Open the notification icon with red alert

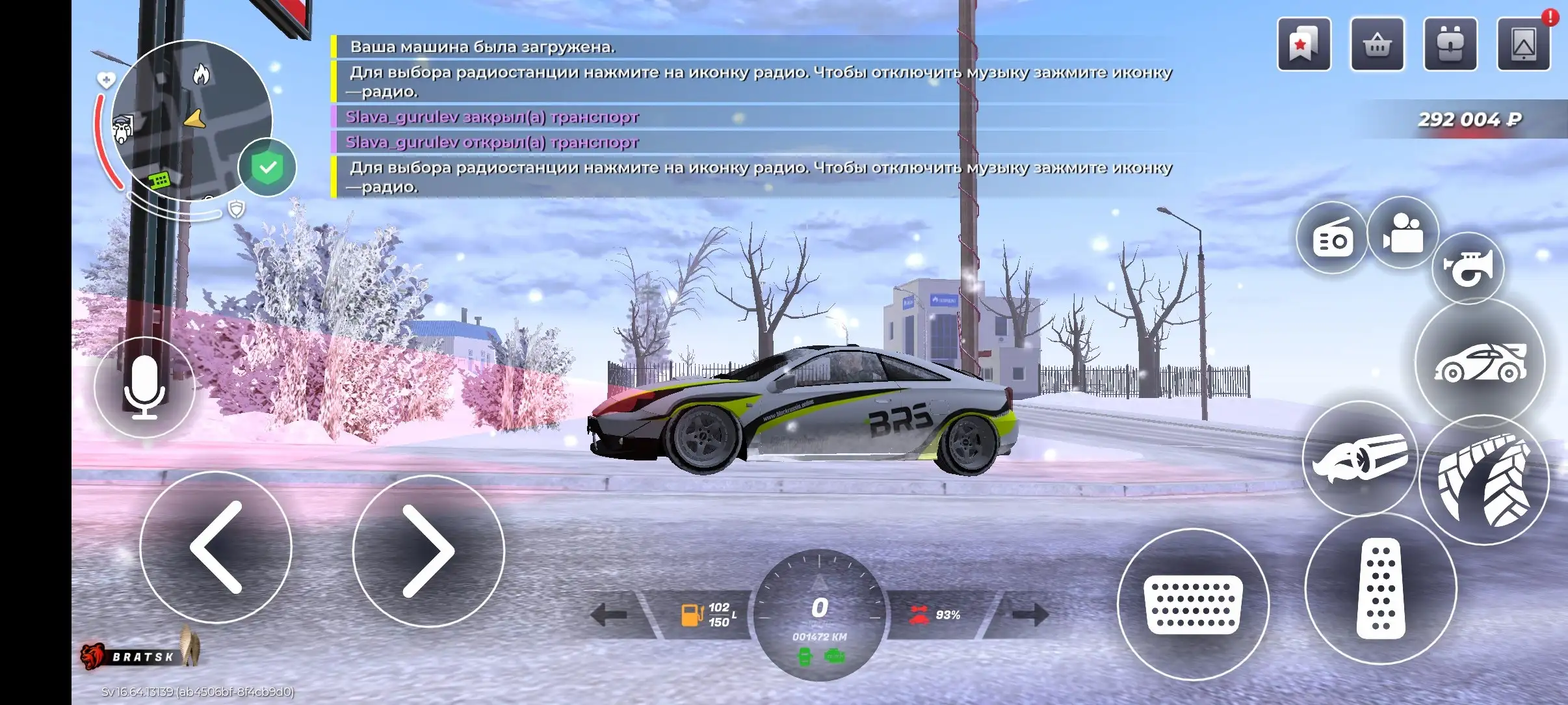click(1524, 44)
